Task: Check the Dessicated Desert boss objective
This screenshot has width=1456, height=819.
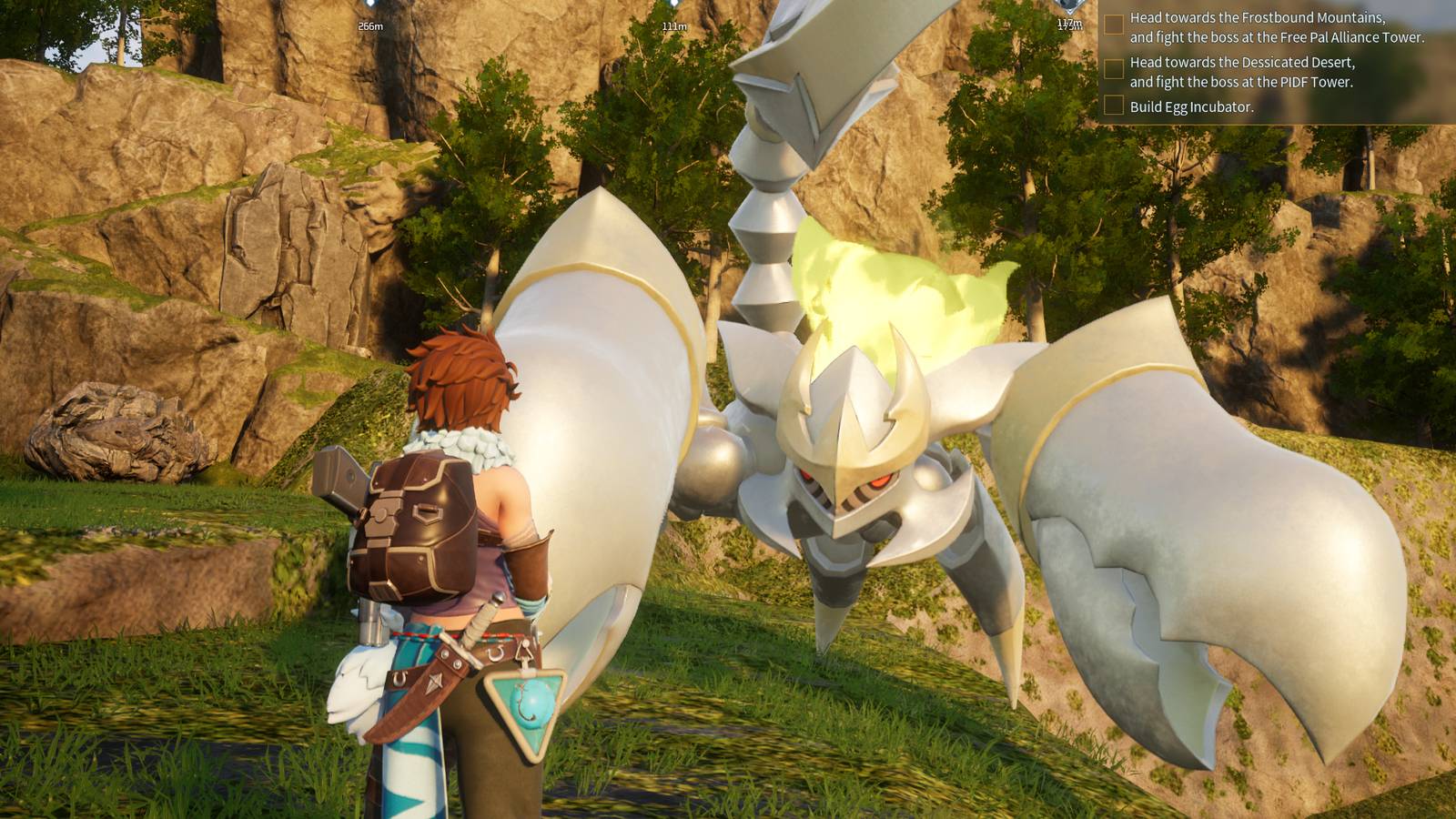Action: (x=1114, y=68)
